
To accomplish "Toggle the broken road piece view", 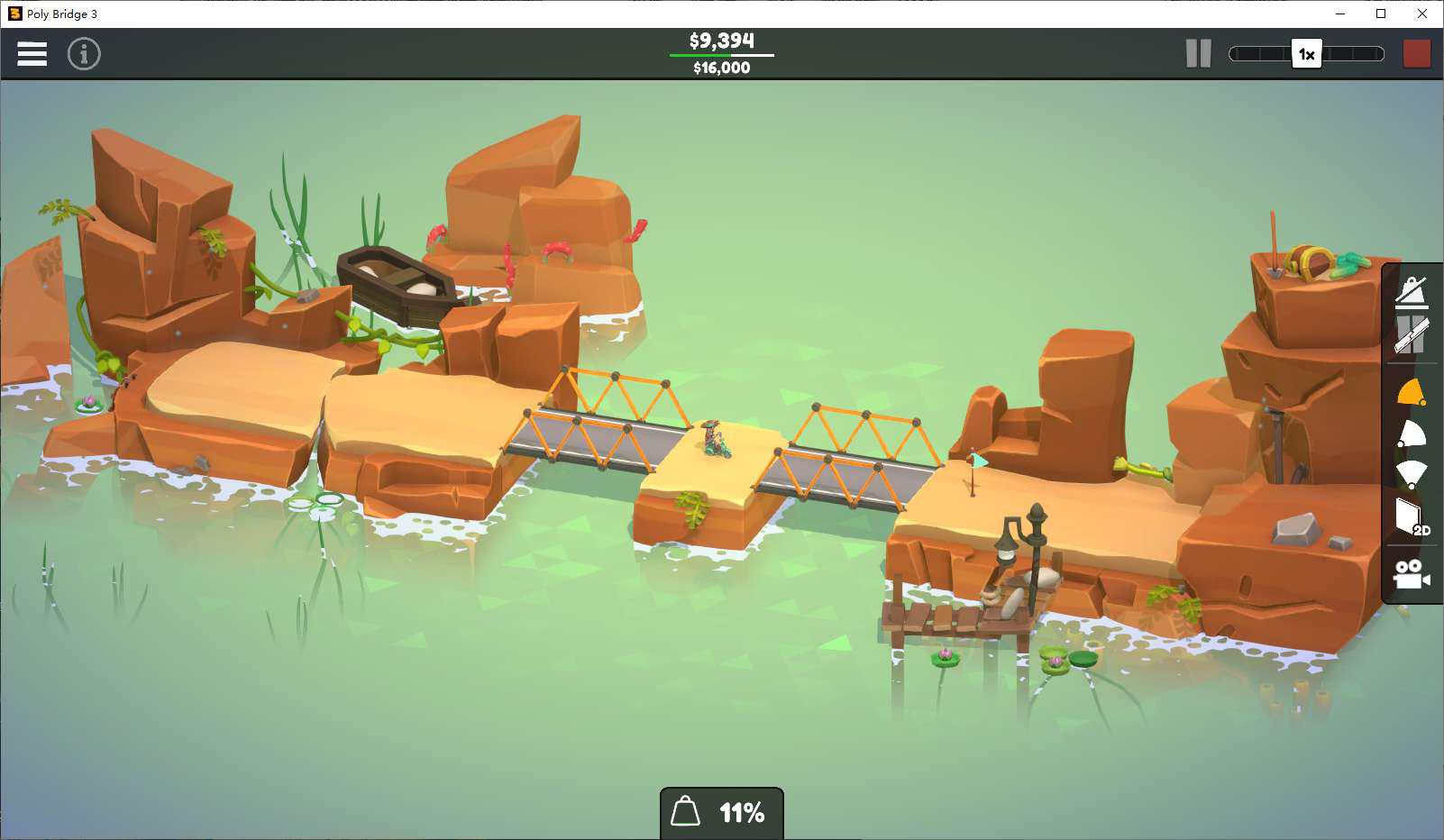I will coord(1412,335).
